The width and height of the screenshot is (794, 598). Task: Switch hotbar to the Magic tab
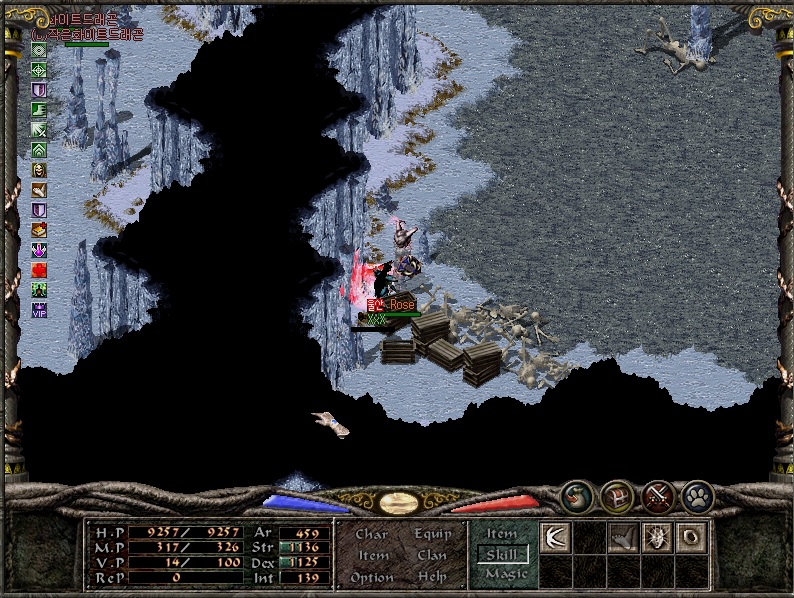tap(505, 574)
